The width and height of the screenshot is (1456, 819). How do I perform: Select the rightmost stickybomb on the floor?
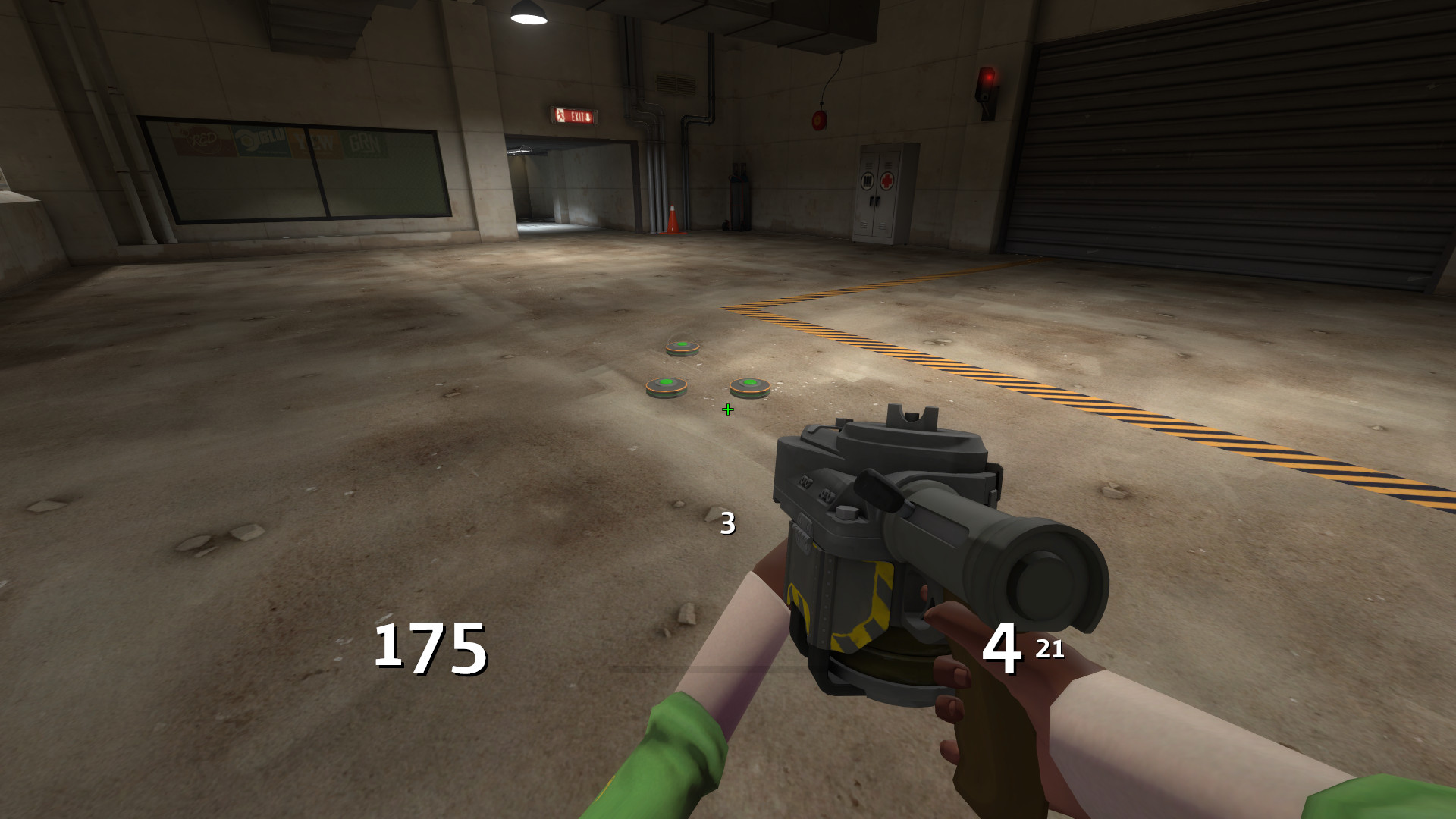pyautogui.click(x=748, y=385)
